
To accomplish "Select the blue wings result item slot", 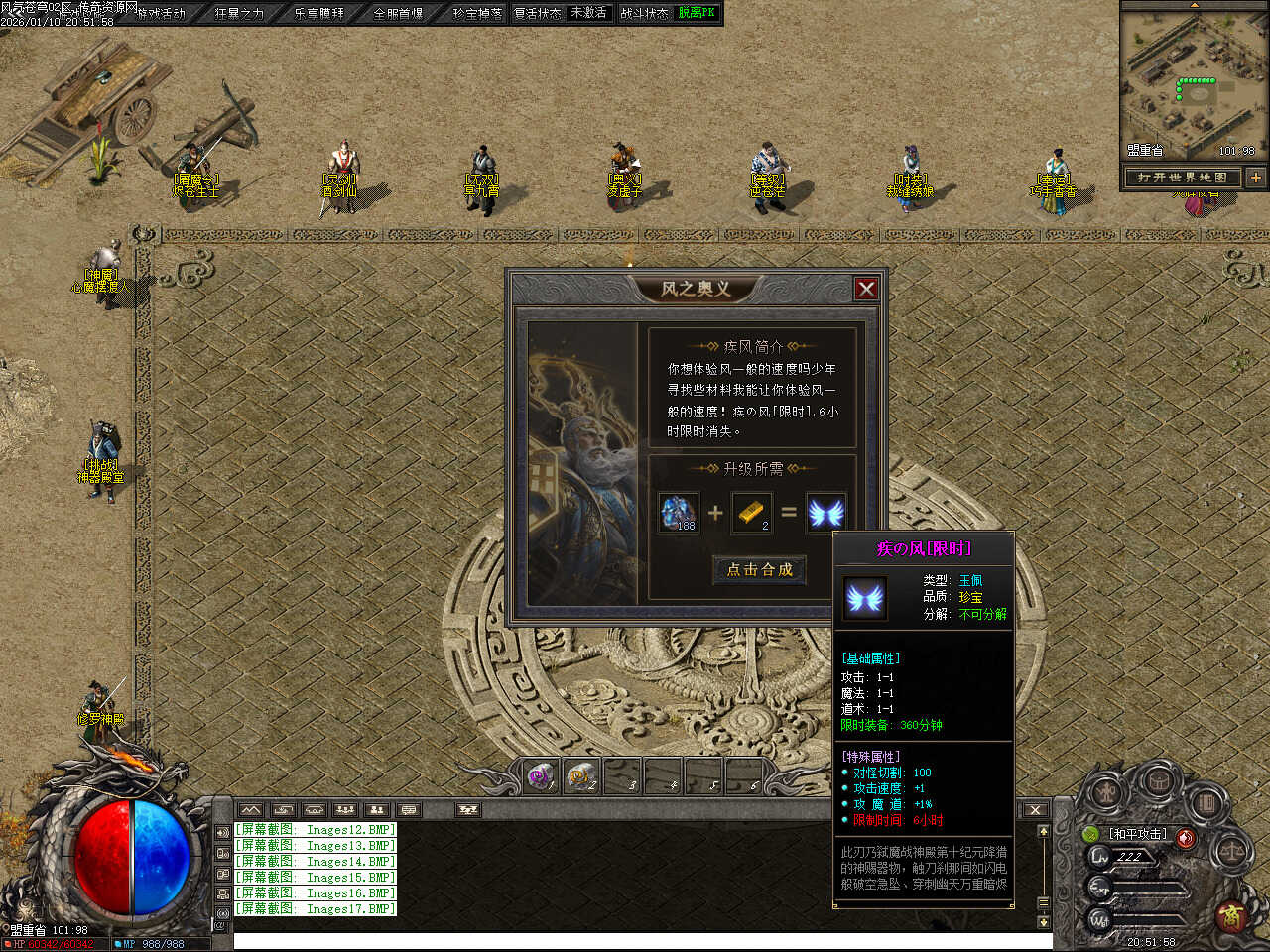I will pos(825,512).
